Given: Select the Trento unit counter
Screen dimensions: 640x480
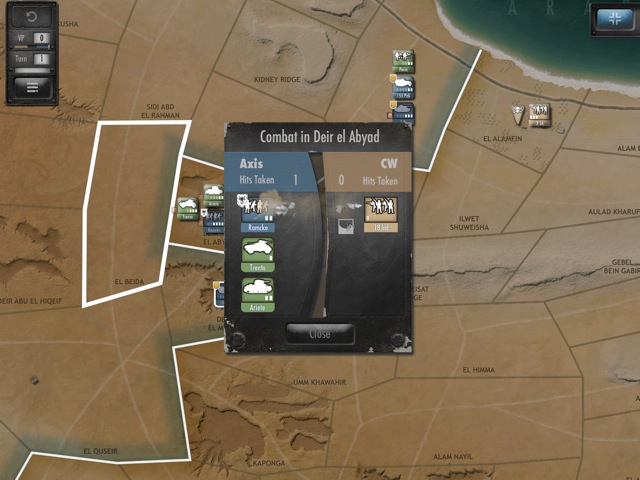Looking at the screenshot, I should [x=258, y=253].
